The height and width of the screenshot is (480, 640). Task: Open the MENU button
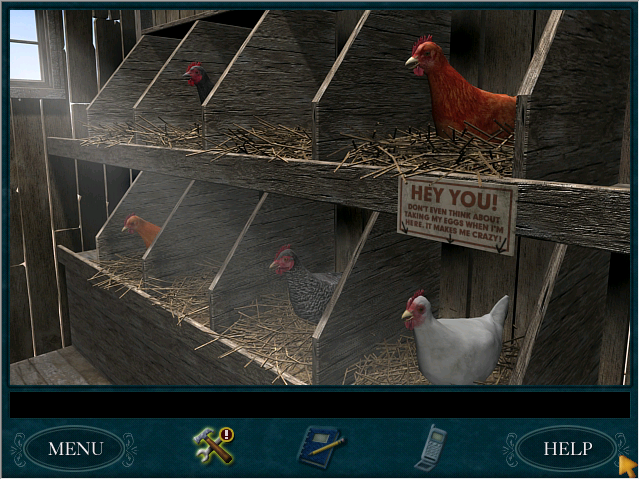[75, 448]
